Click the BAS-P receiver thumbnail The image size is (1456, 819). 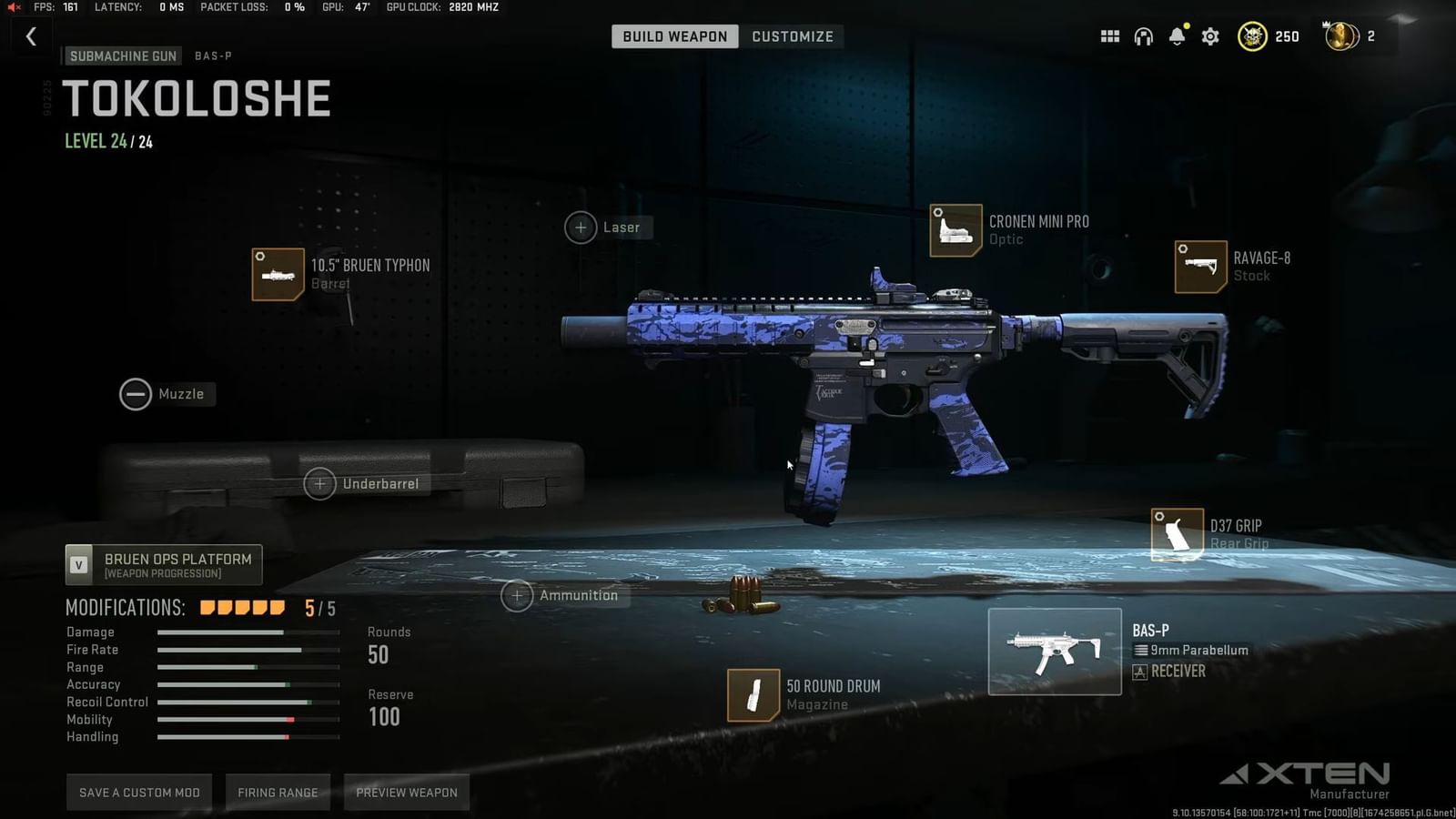tap(1054, 651)
